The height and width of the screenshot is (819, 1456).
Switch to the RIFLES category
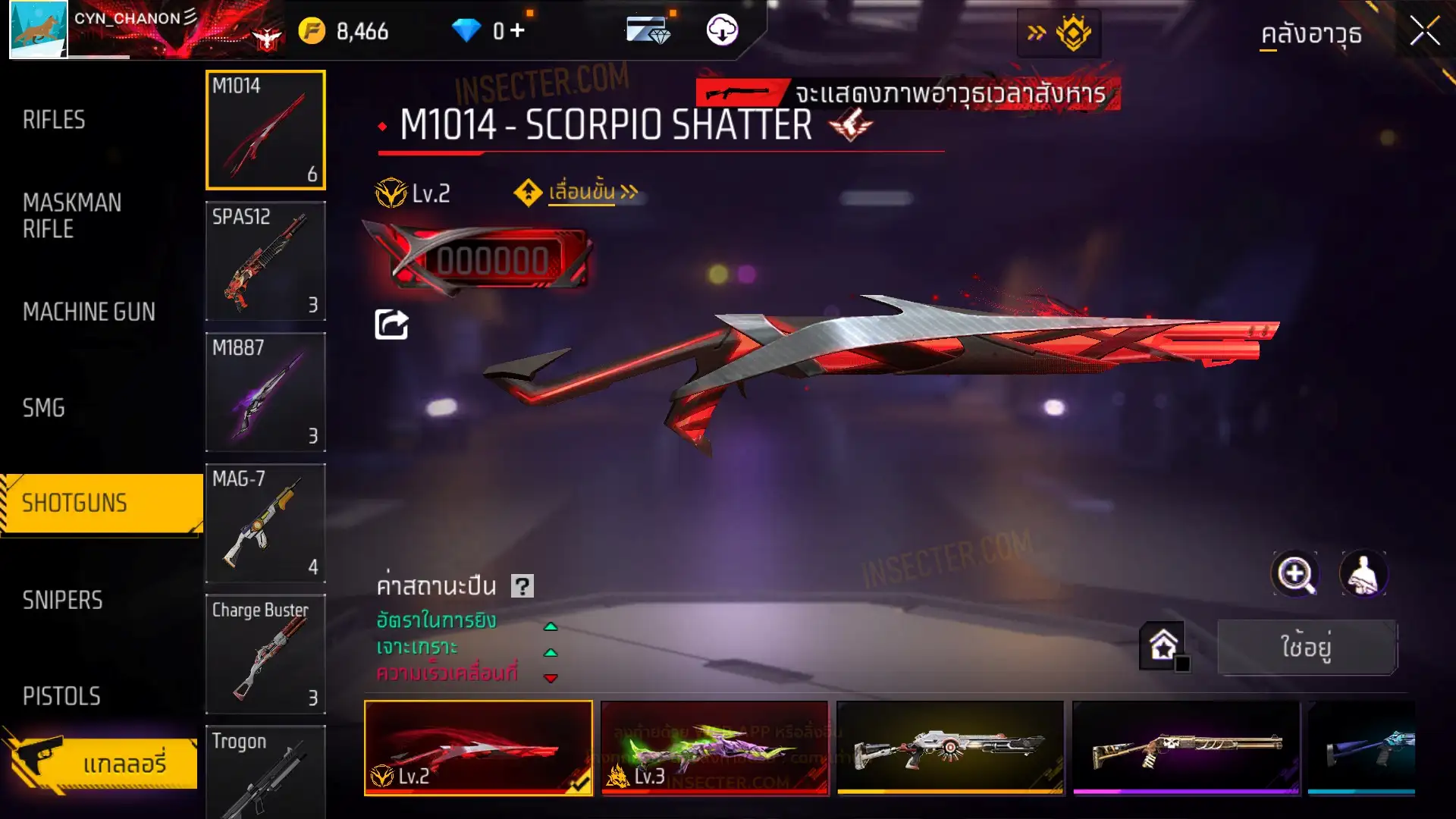point(54,120)
